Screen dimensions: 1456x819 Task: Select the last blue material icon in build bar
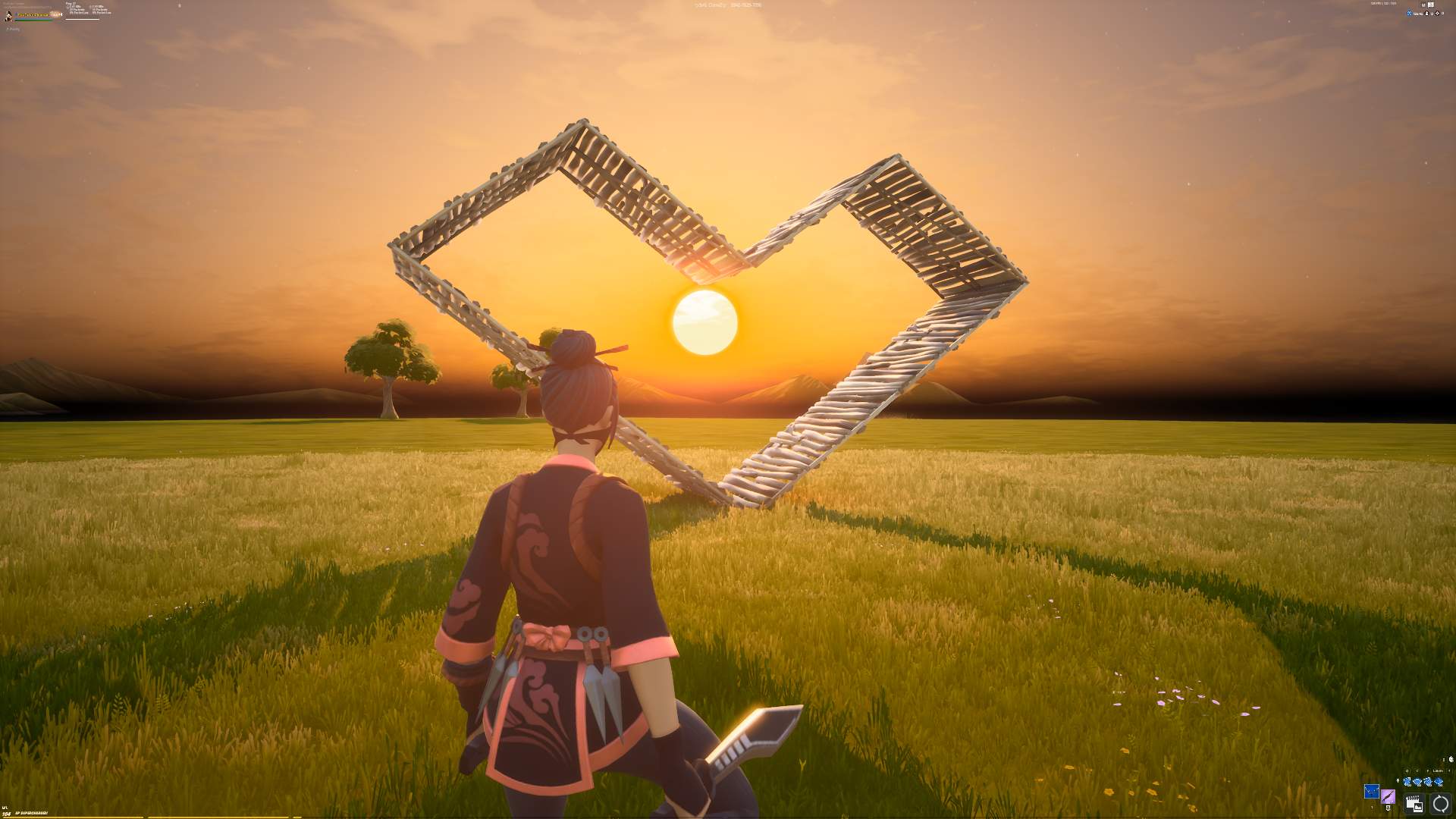coord(1439,782)
